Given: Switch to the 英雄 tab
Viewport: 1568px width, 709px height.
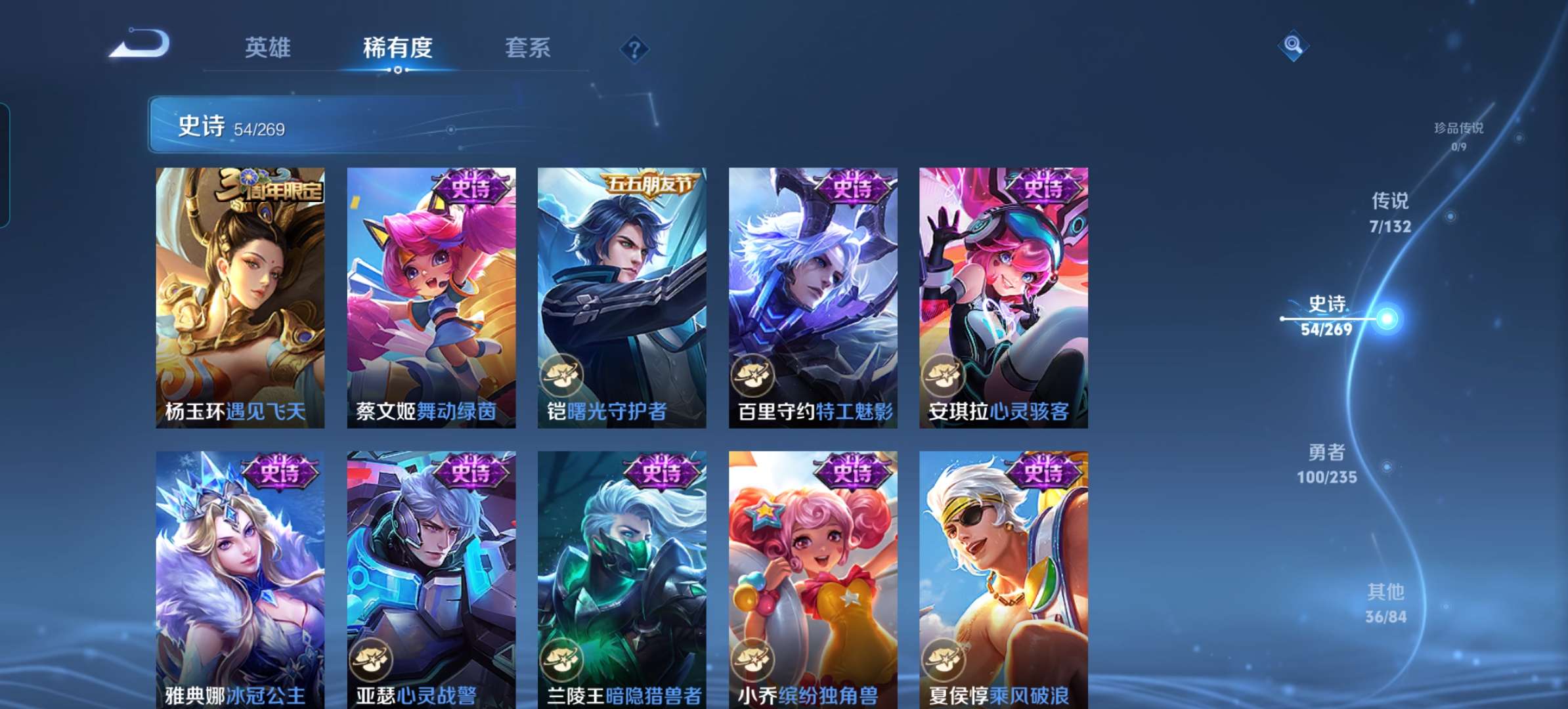Looking at the screenshot, I should 269,48.
